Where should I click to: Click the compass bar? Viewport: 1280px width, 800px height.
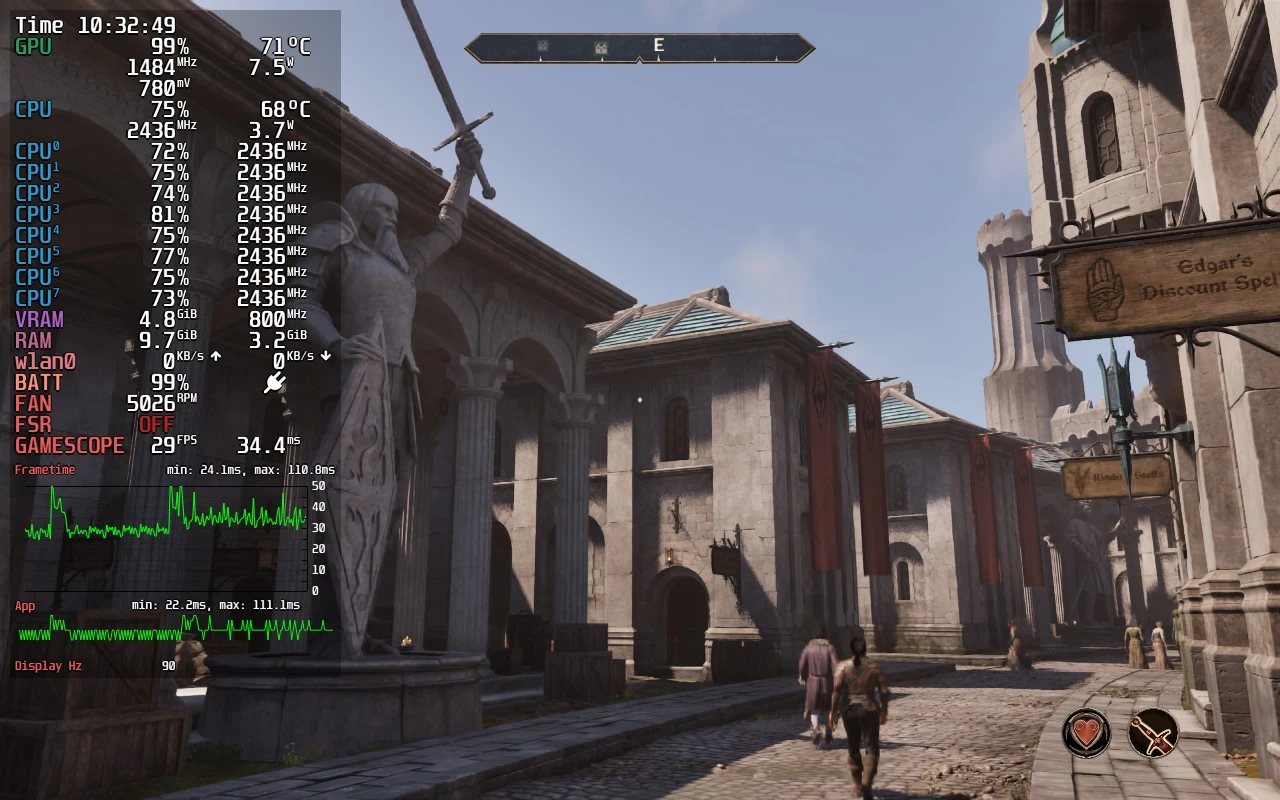click(640, 47)
